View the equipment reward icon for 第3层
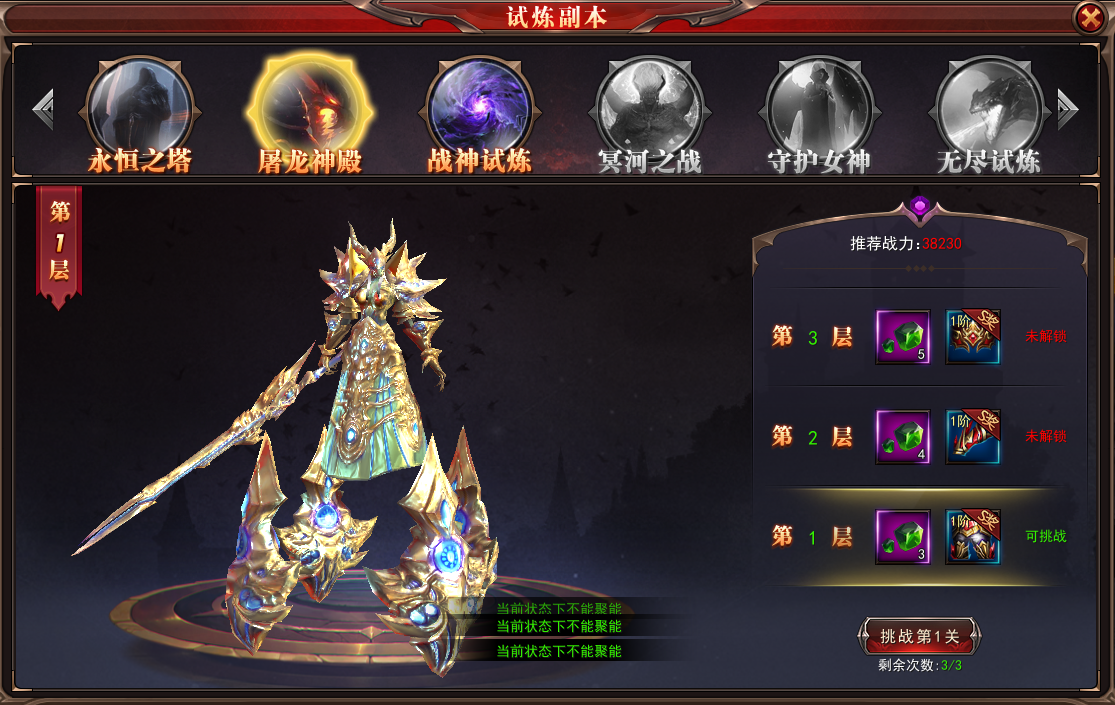This screenshot has height=705, width=1115. coord(973,337)
